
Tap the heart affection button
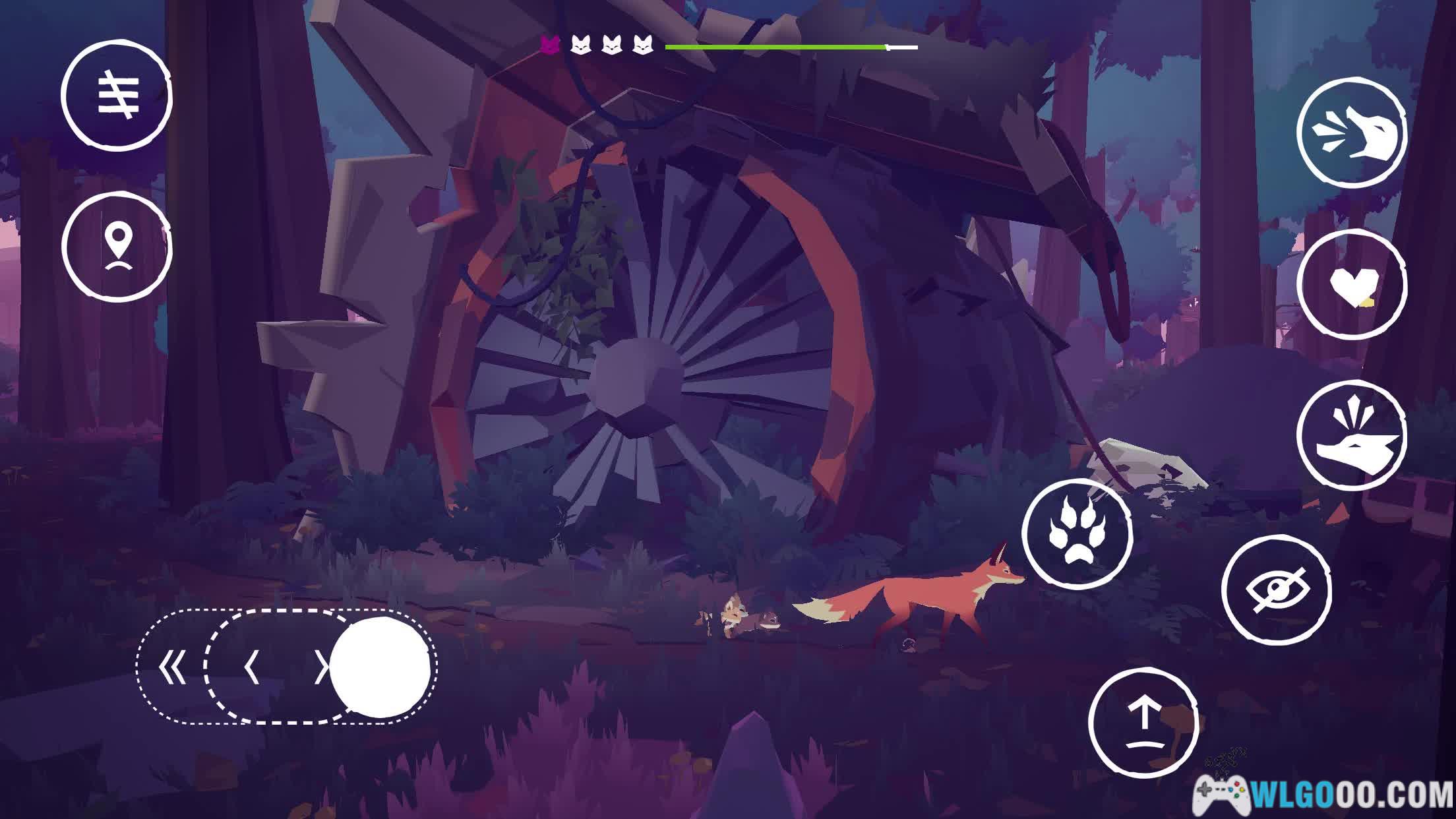point(1351,285)
